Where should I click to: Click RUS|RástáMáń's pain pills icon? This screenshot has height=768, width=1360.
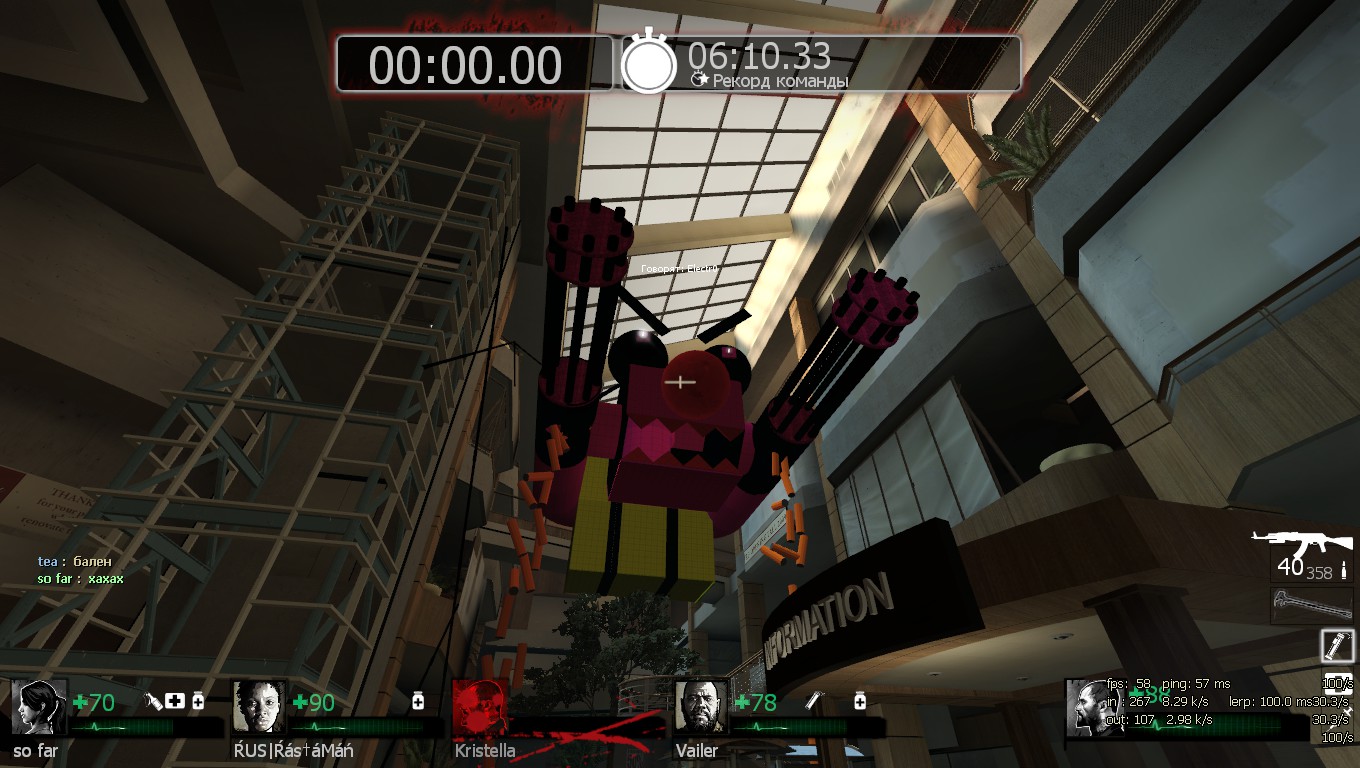418,702
